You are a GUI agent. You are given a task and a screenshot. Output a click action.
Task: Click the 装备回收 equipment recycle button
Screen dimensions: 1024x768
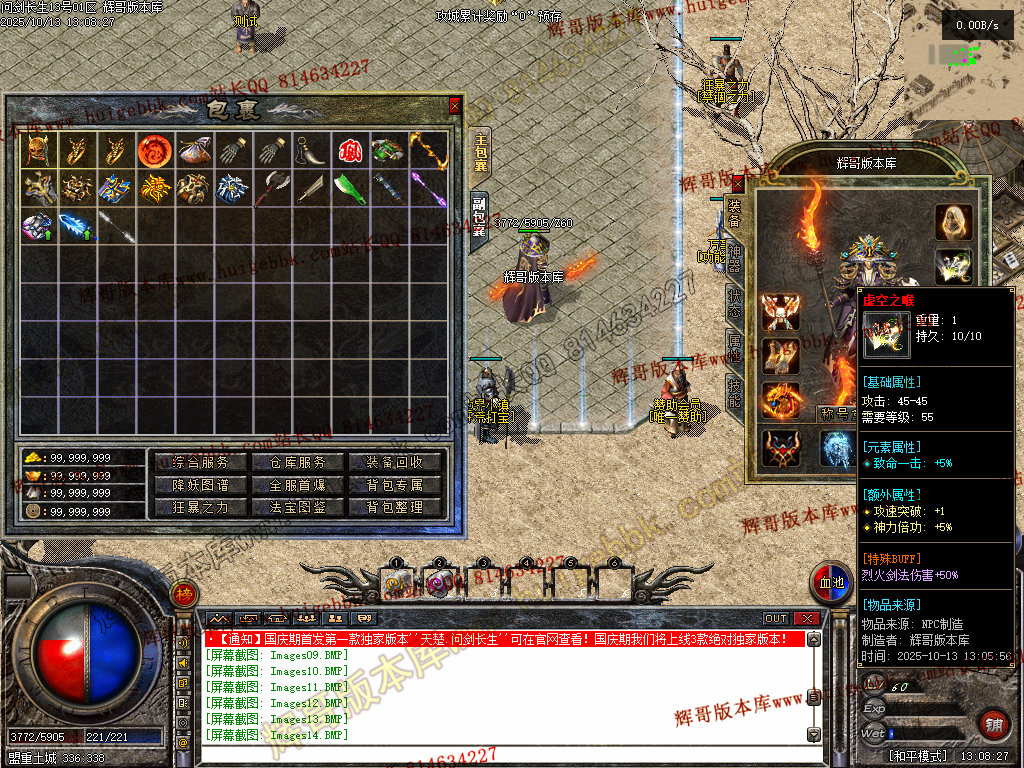pos(395,462)
